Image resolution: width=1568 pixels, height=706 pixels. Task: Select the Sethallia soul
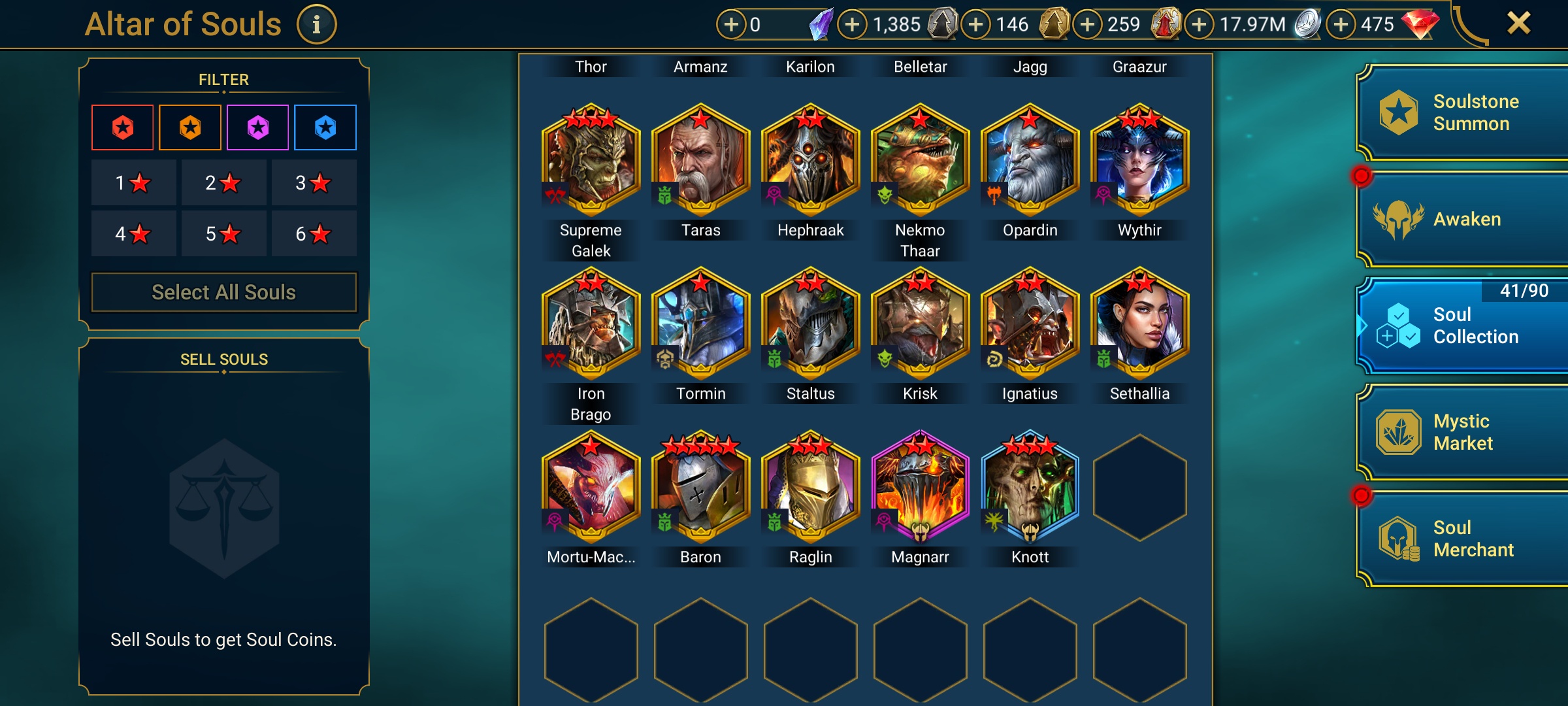click(x=1140, y=324)
